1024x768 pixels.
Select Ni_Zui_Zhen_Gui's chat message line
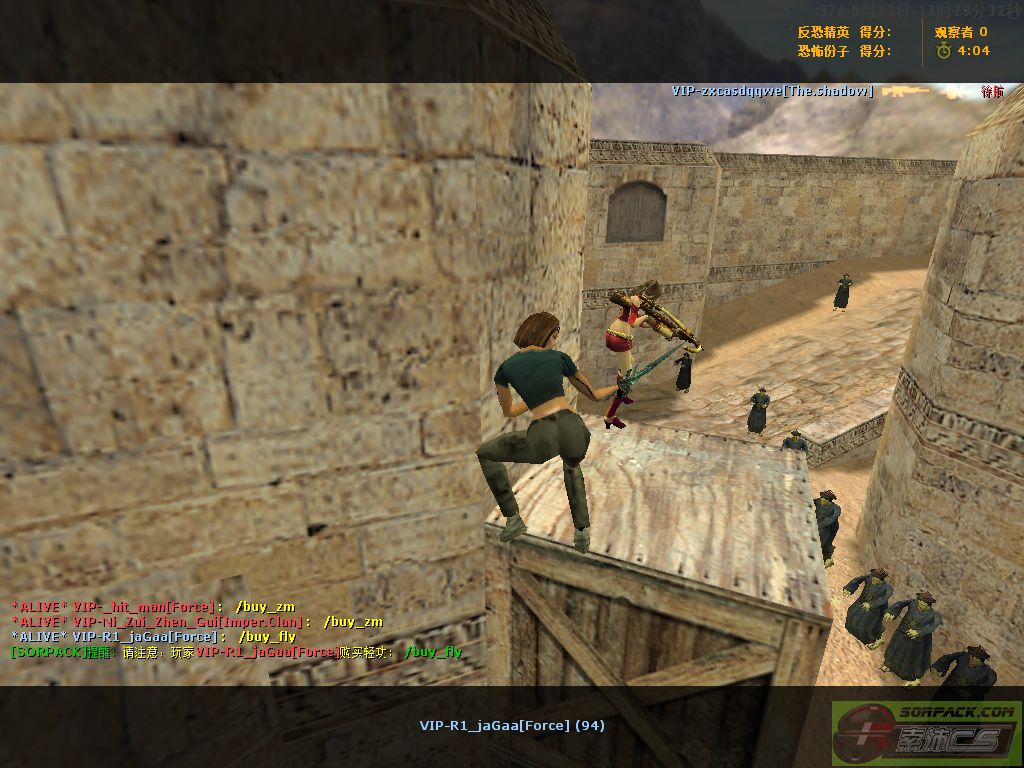pyautogui.click(x=197, y=621)
